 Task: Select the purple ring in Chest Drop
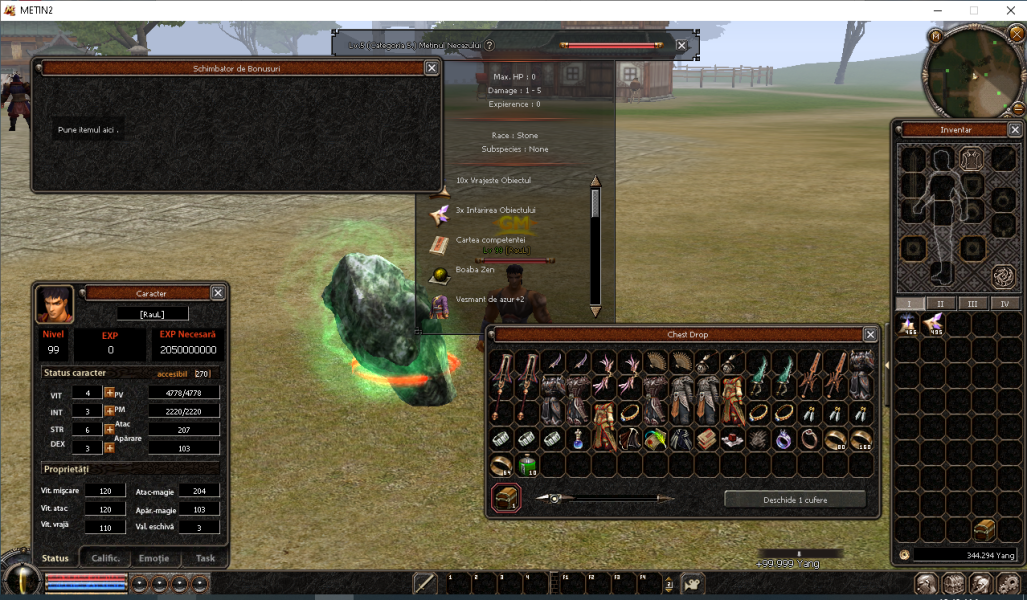tap(784, 439)
